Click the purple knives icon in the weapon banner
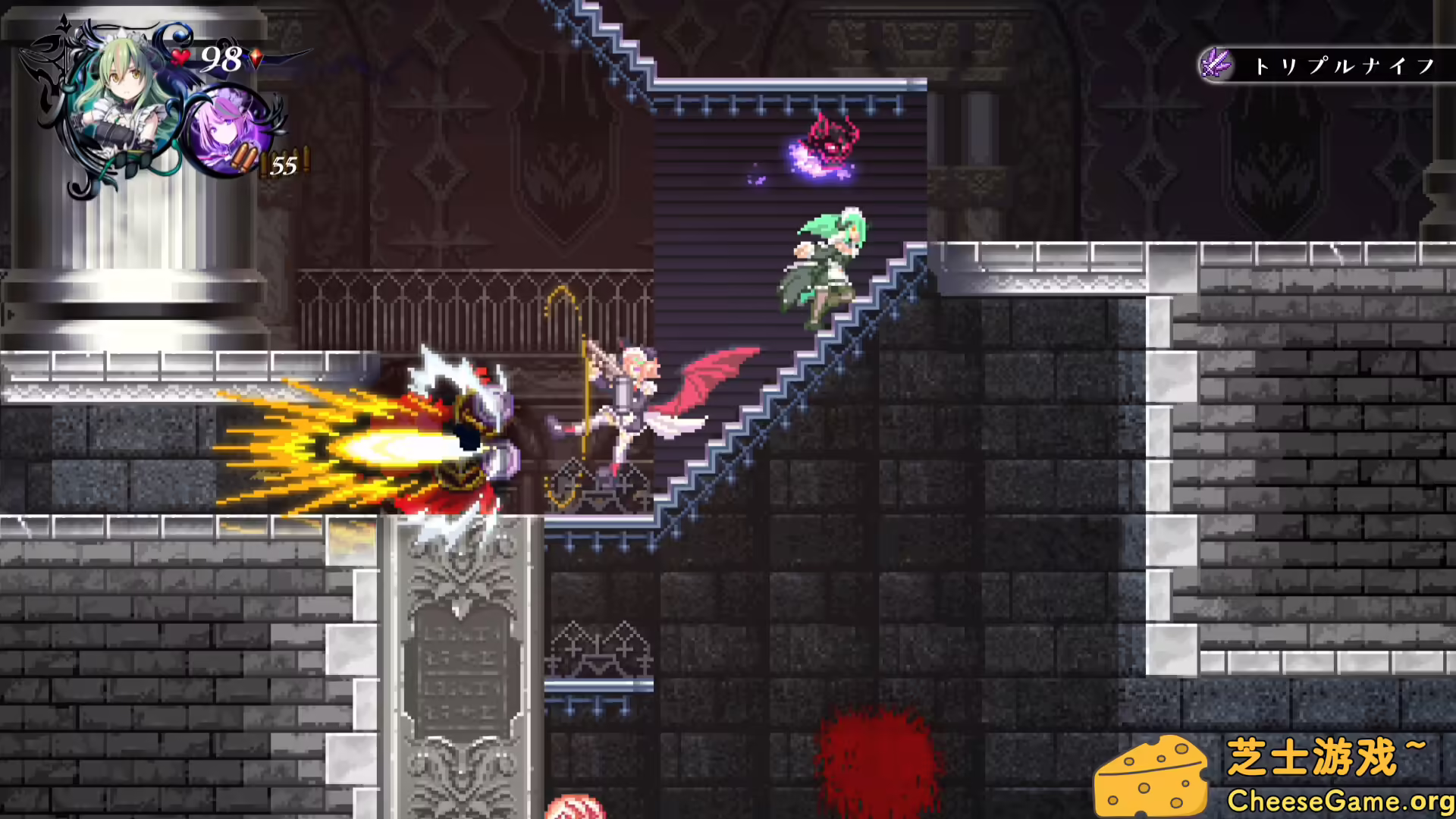 click(1216, 64)
